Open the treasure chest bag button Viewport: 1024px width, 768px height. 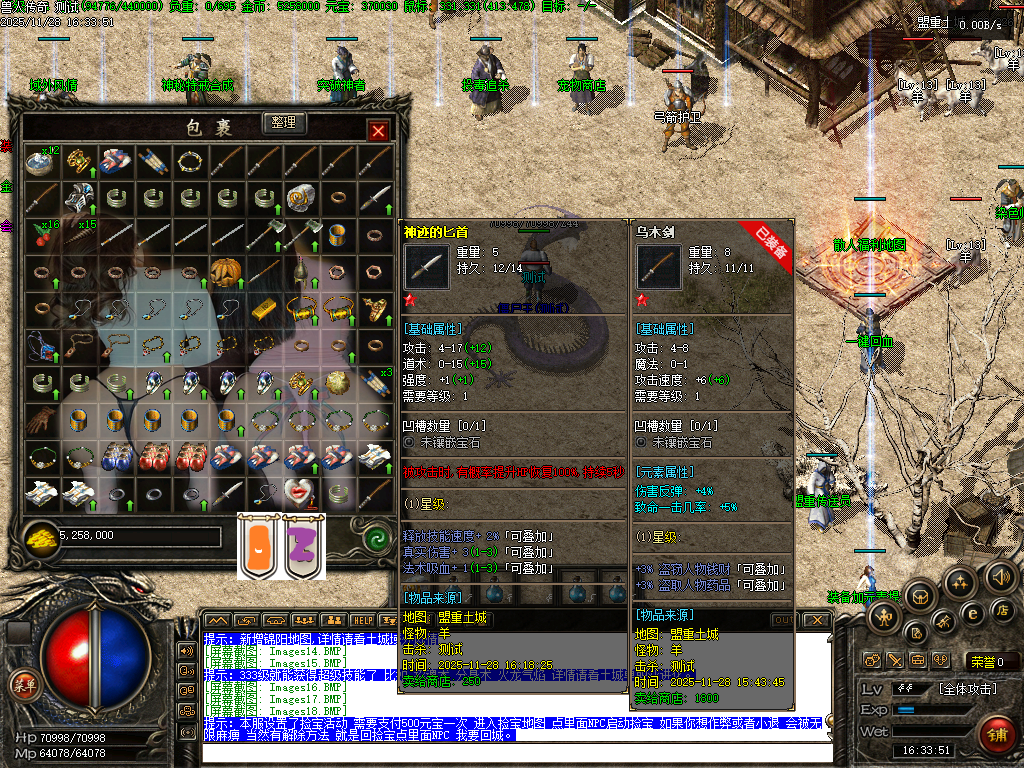click(919, 597)
